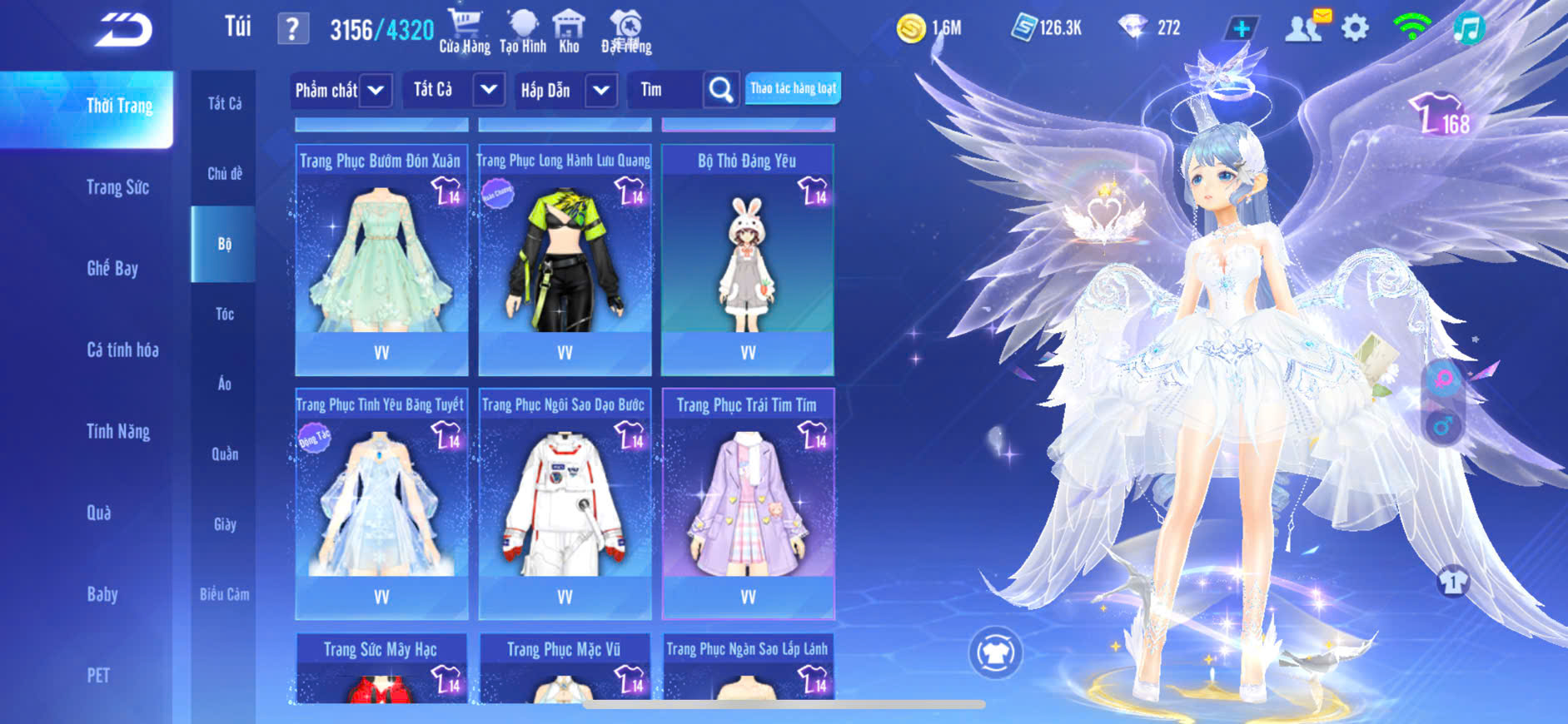Select Bộ Thỏ Đáng Yêu outfit
1568x724 pixels.
click(x=748, y=258)
